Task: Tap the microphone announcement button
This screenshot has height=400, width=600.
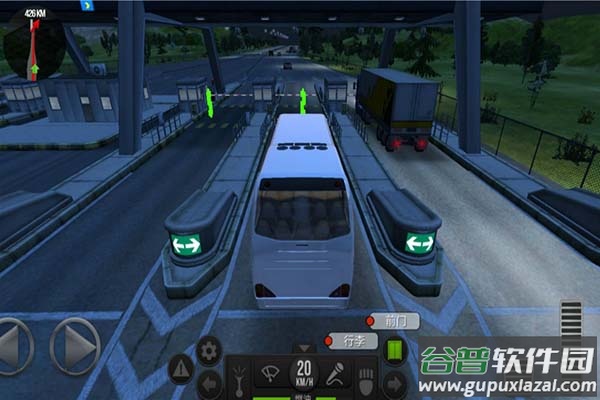Action: point(335,375)
